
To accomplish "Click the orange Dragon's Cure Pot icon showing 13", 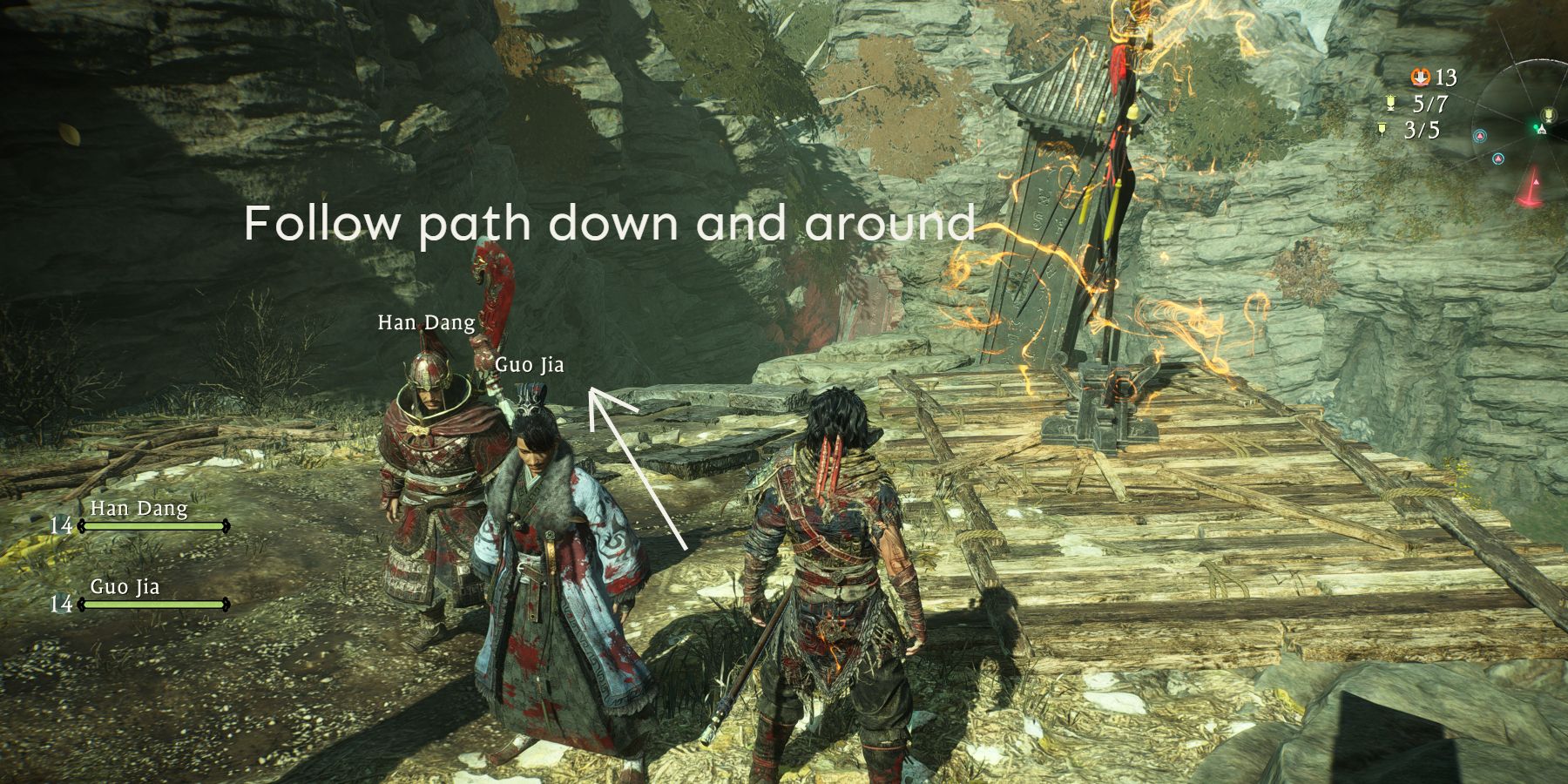I will [1420, 78].
